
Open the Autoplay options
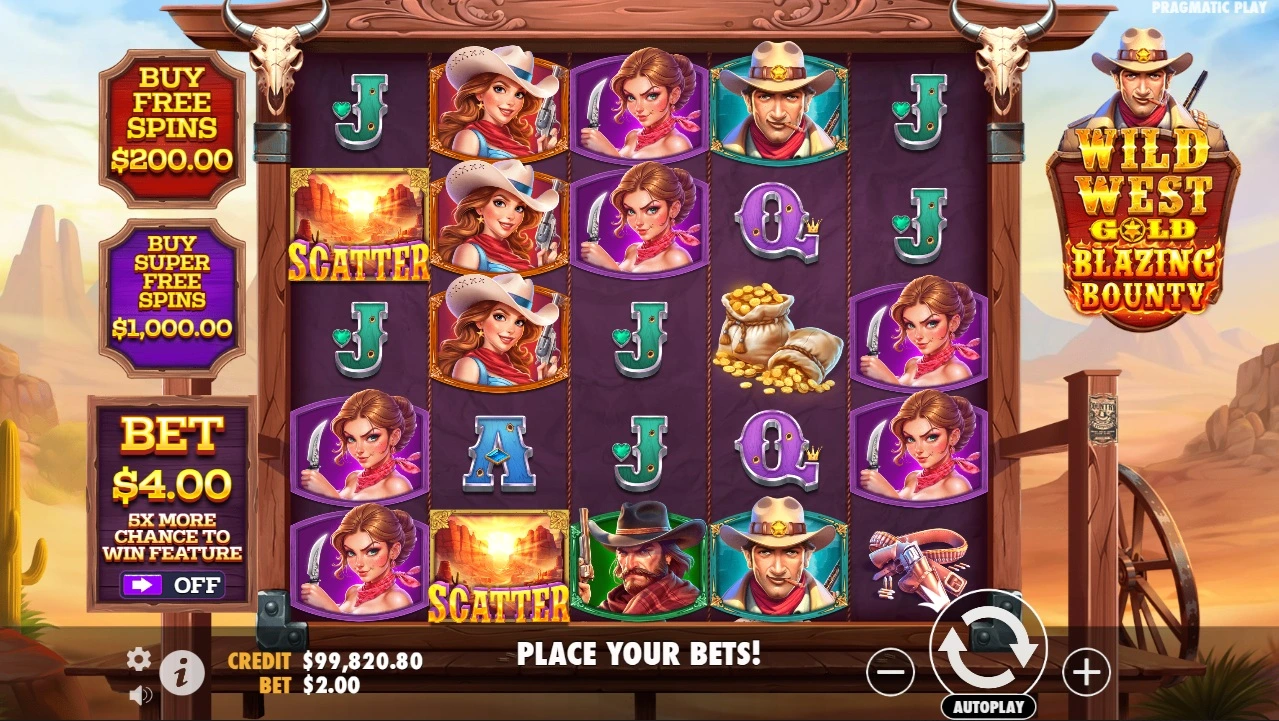point(988,706)
